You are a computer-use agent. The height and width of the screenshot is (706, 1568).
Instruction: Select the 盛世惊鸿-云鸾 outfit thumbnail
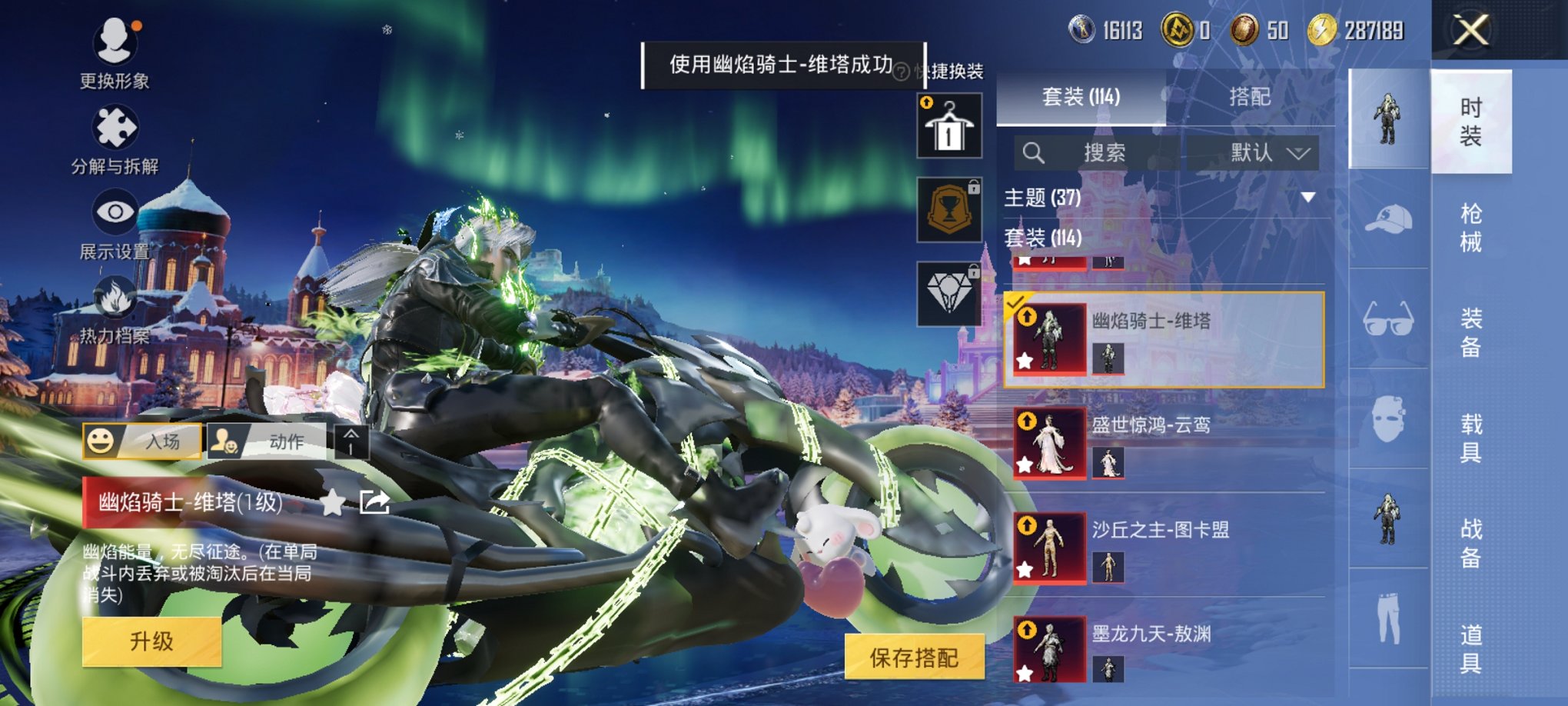point(1048,443)
